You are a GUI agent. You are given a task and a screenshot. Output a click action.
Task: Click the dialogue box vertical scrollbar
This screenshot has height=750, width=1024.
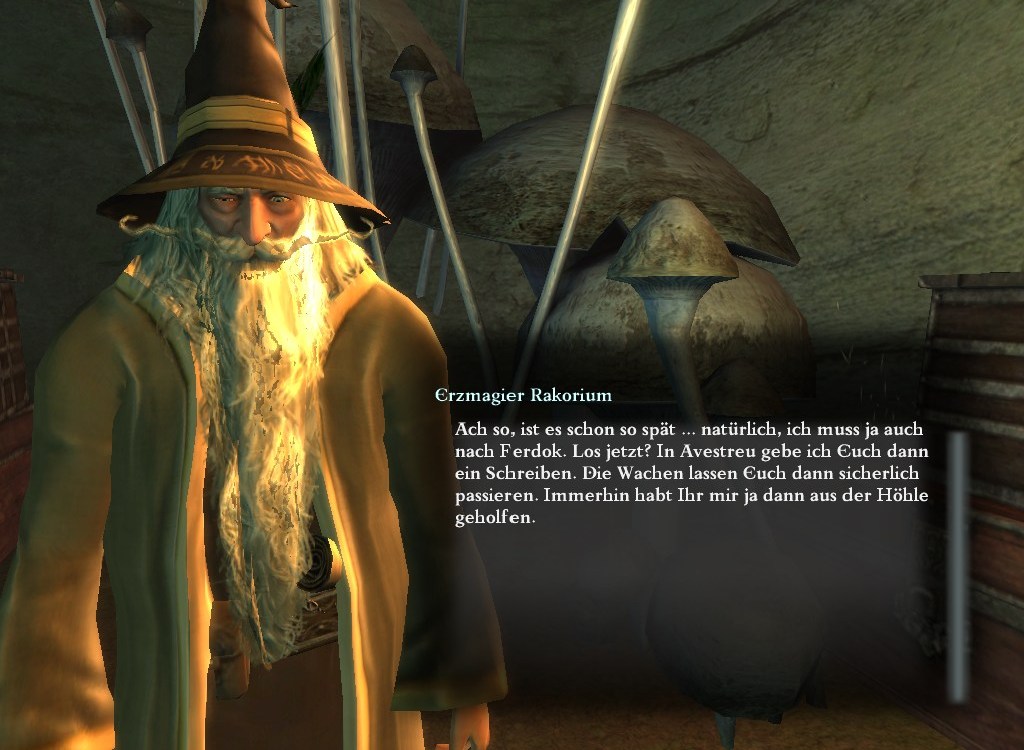[958, 565]
